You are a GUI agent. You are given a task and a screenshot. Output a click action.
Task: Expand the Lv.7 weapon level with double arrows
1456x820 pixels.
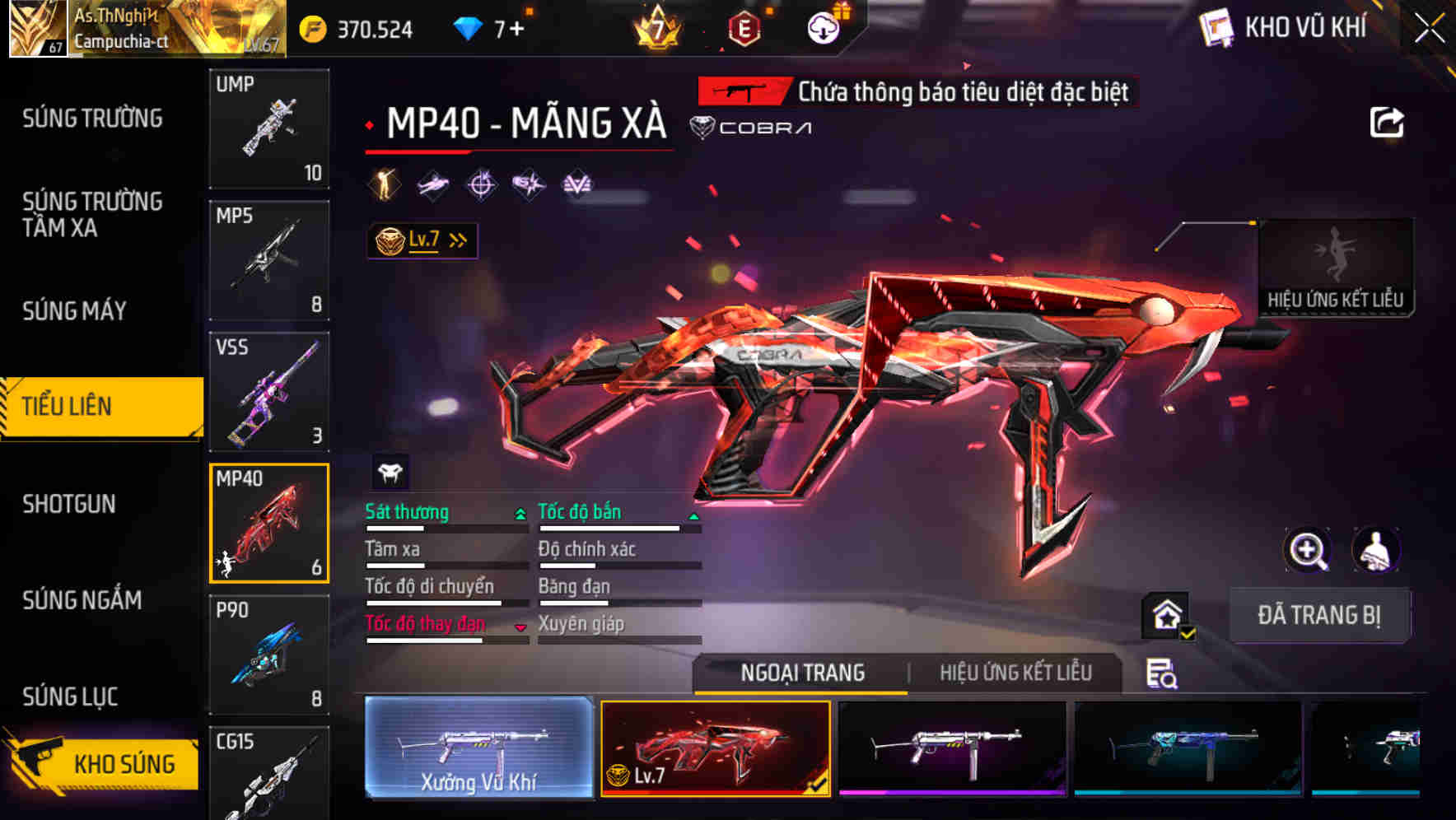coord(422,239)
